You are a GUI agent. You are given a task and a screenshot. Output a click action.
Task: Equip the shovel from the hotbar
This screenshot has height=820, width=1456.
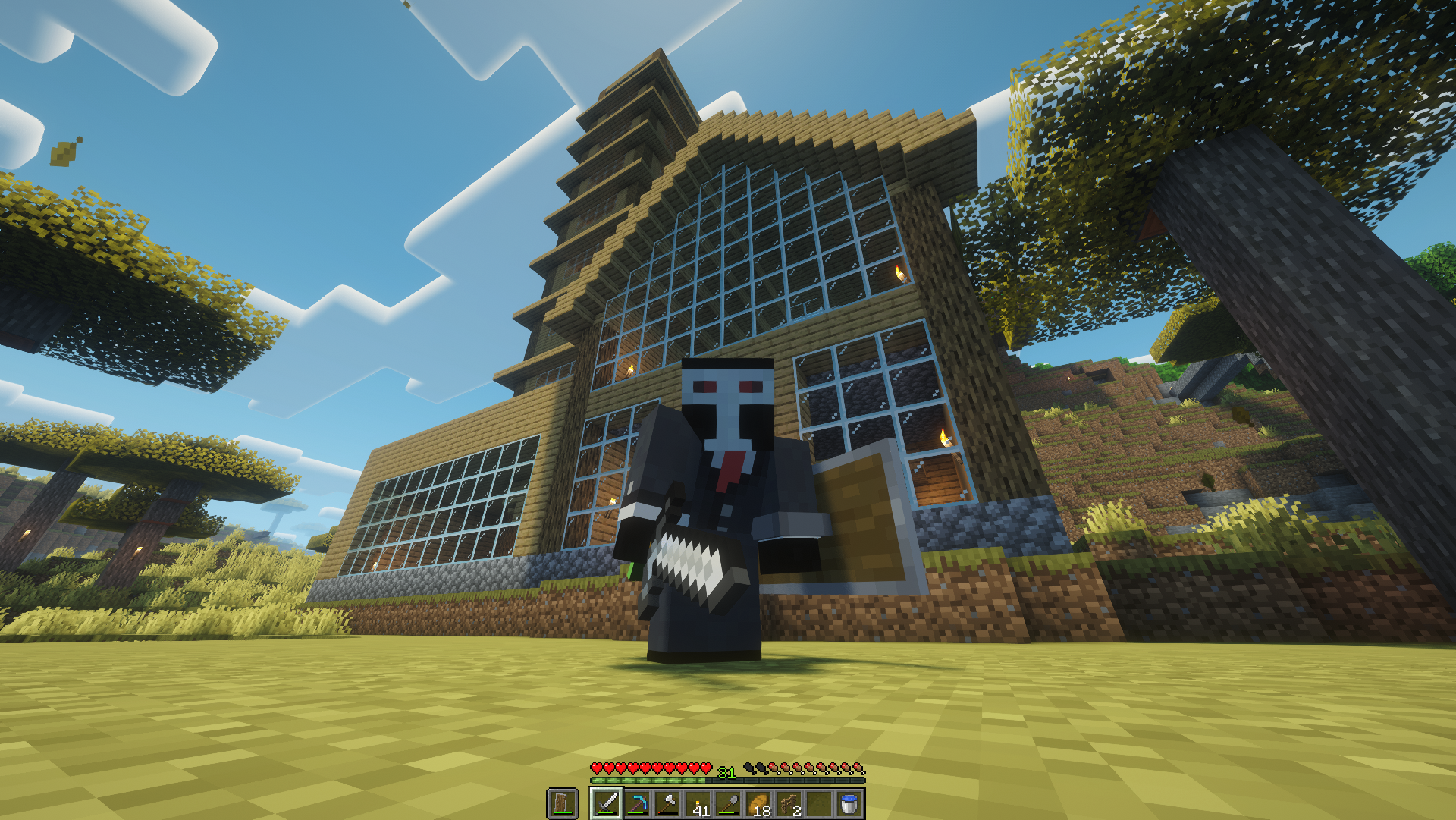pos(728,803)
